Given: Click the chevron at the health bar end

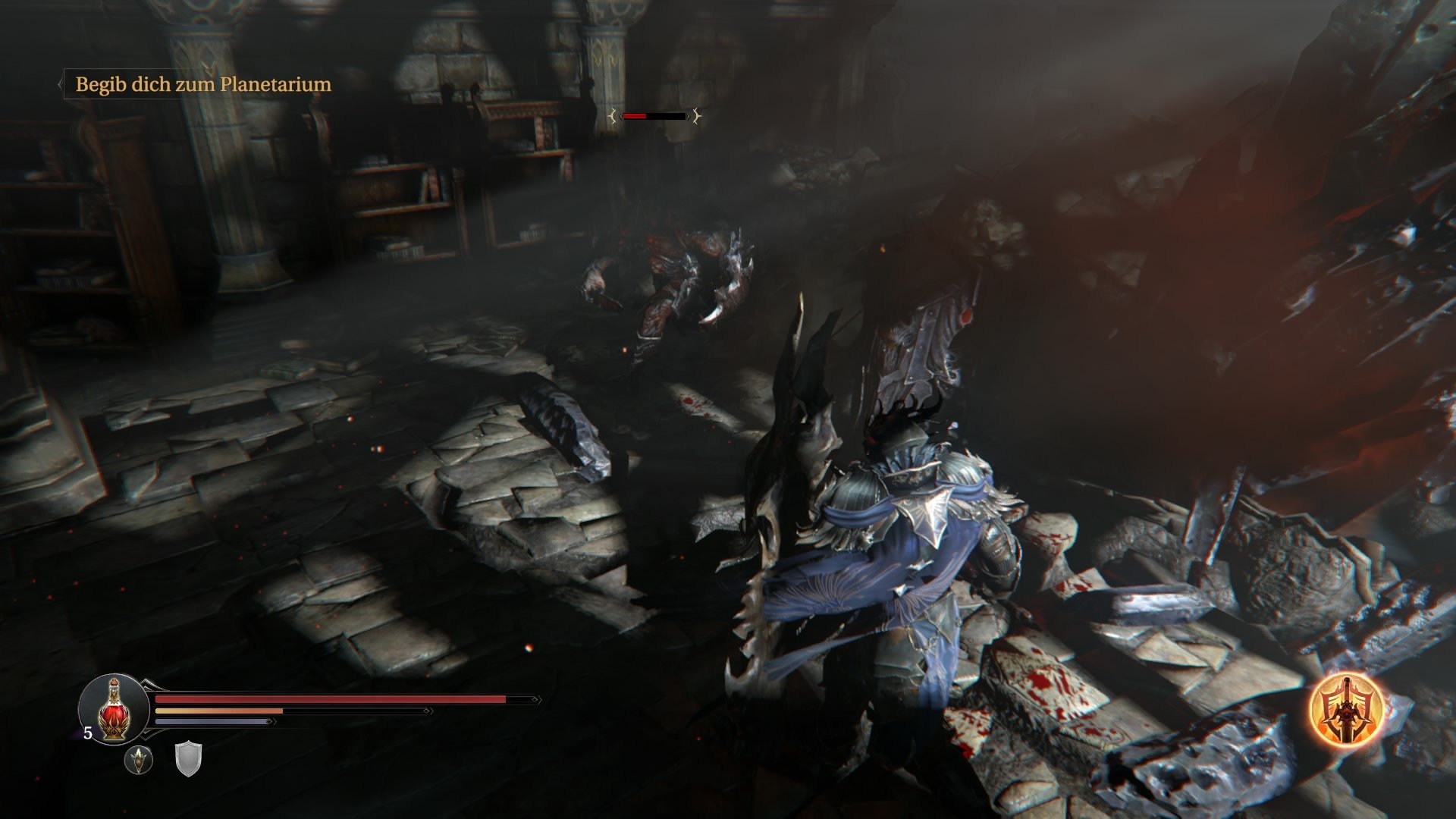Looking at the screenshot, I should 536,699.
